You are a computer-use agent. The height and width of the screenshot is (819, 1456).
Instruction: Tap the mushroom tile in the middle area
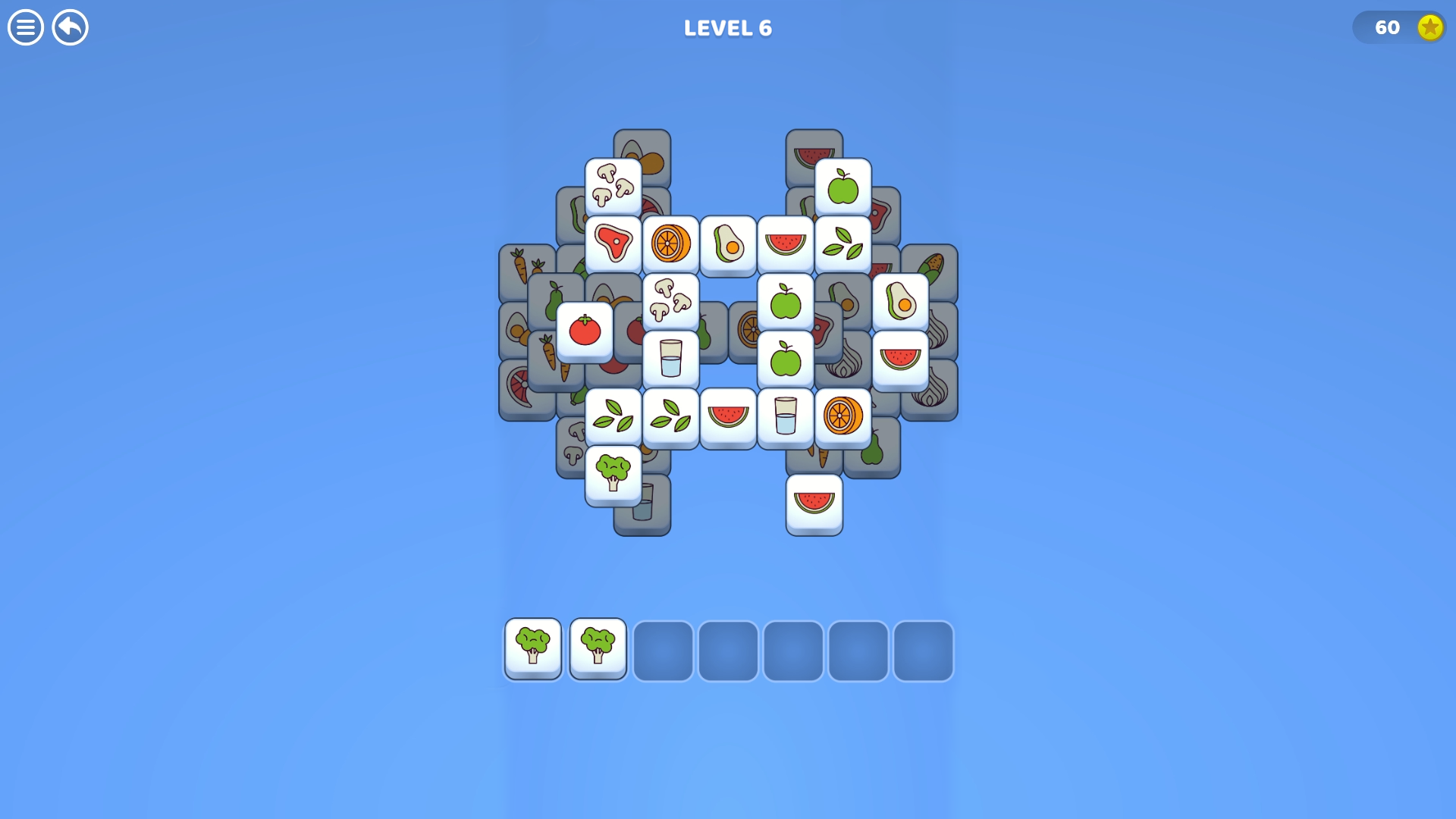point(671,301)
